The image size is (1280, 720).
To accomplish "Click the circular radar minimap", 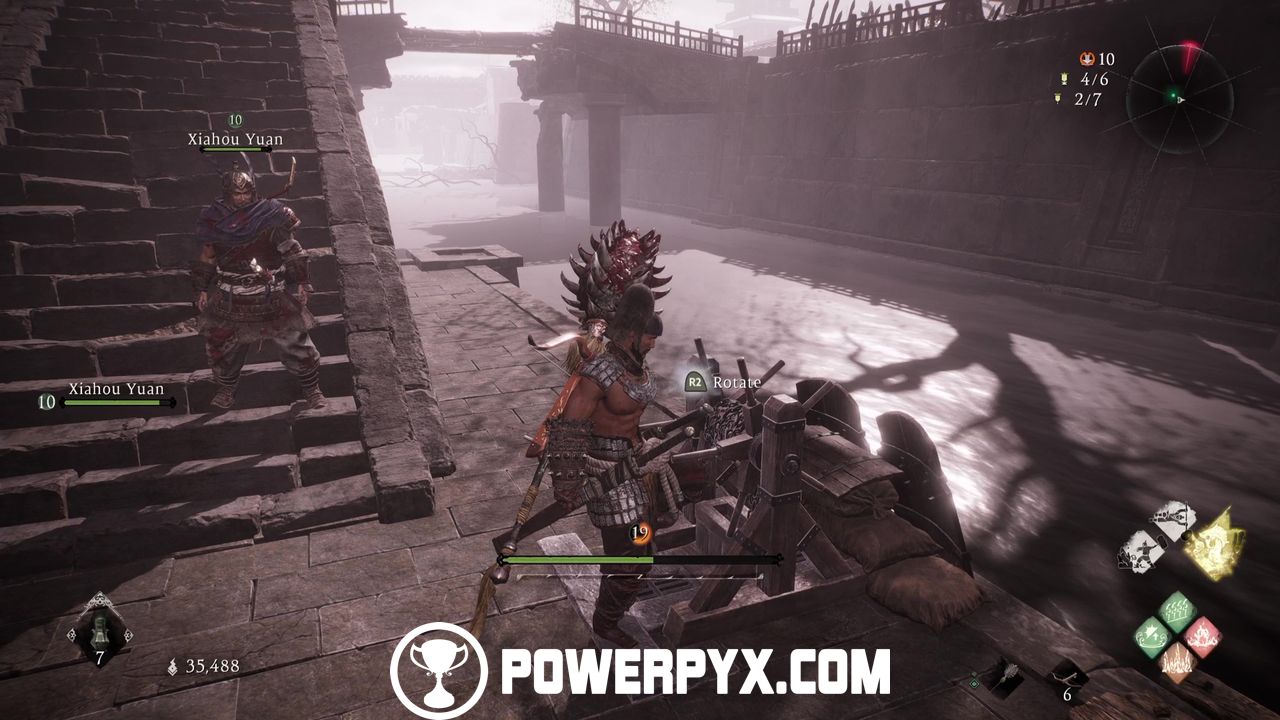I will click(1179, 98).
